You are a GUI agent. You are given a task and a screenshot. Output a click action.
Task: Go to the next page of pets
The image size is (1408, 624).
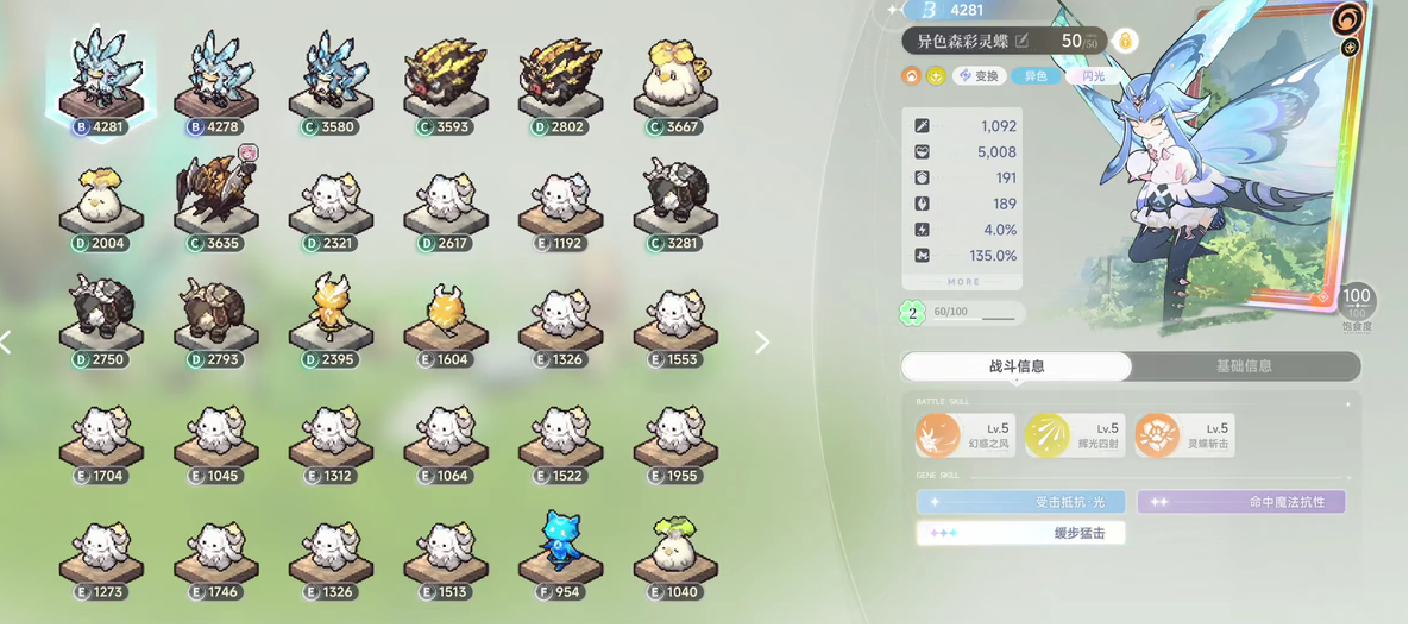[x=762, y=343]
